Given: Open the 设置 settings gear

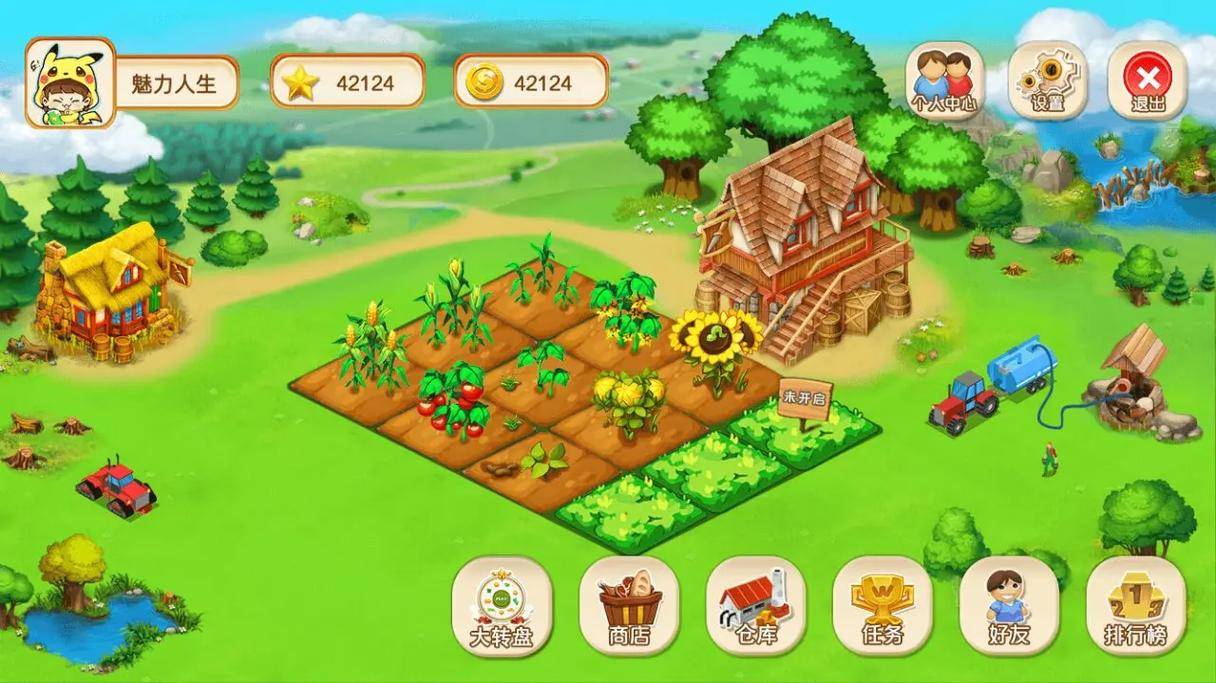Looking at the screenshot, I should point(1047,81).
